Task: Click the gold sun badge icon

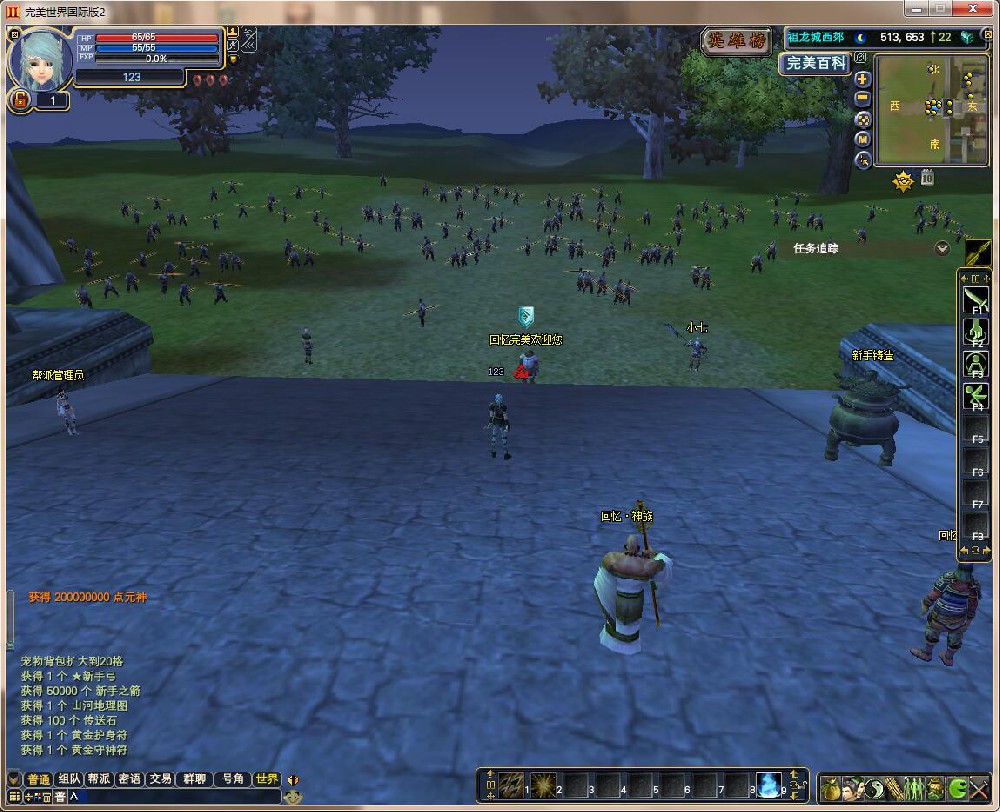Action: click(x=902, y=181)
